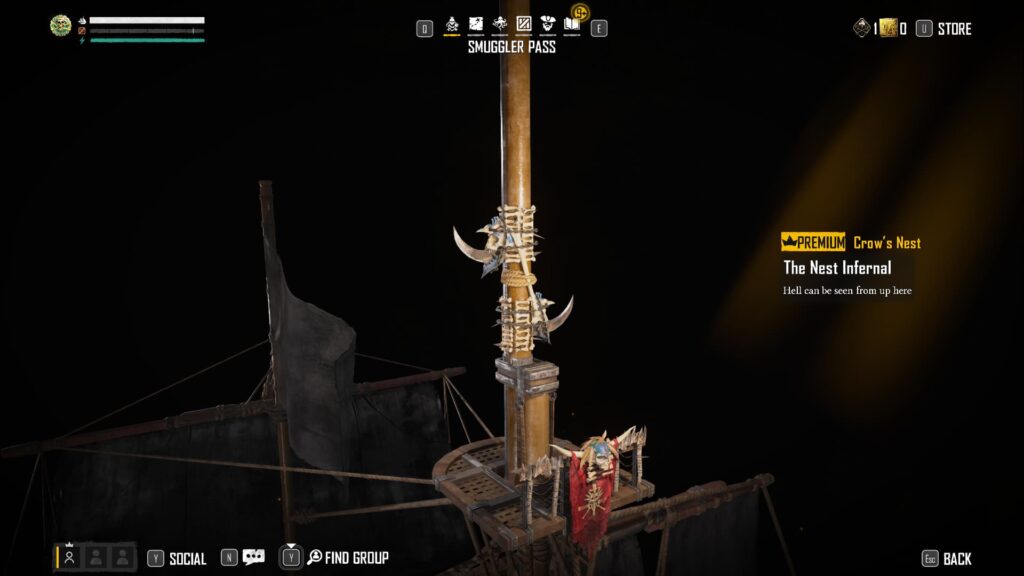
Task: Open the open-book journal tab
Action: click(572, 24)
